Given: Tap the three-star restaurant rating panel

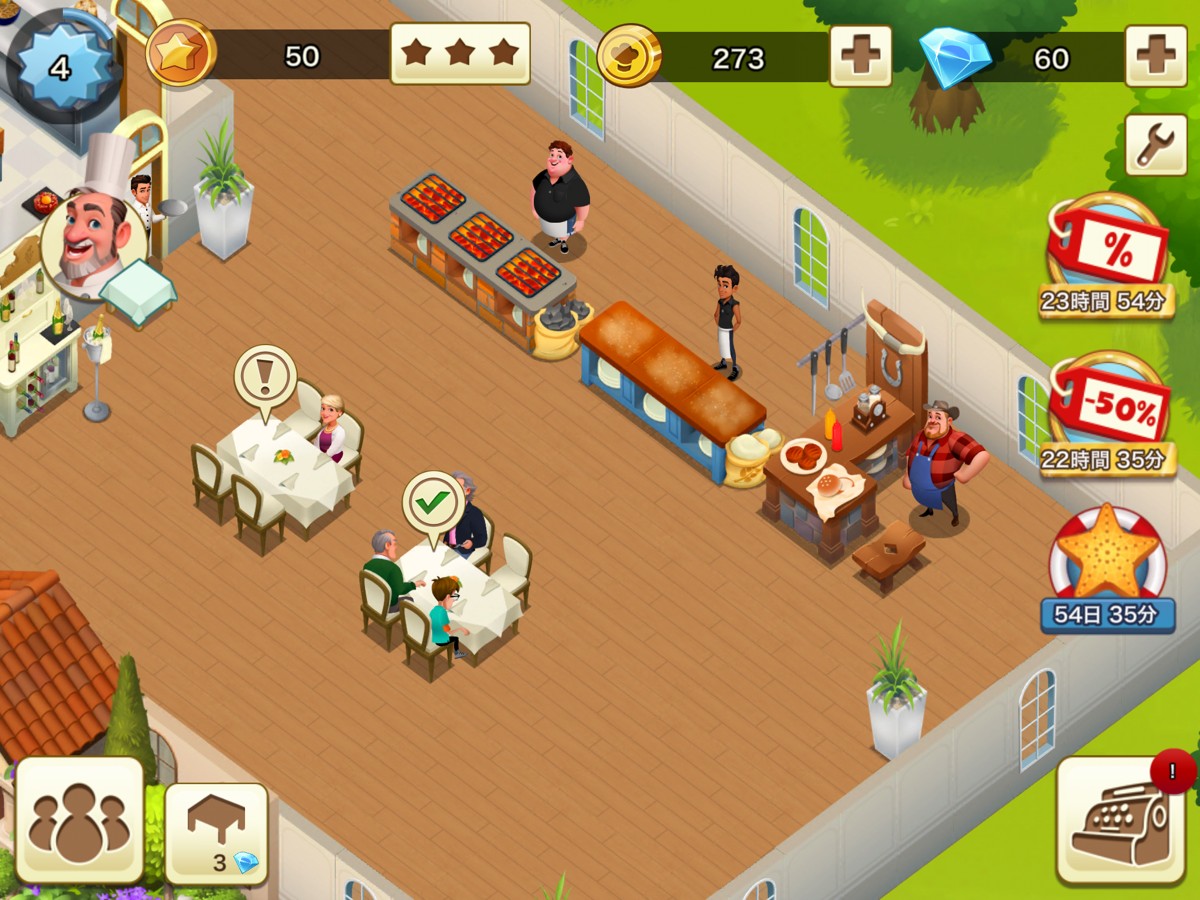Looking at the screenshot, I should 460,53.
